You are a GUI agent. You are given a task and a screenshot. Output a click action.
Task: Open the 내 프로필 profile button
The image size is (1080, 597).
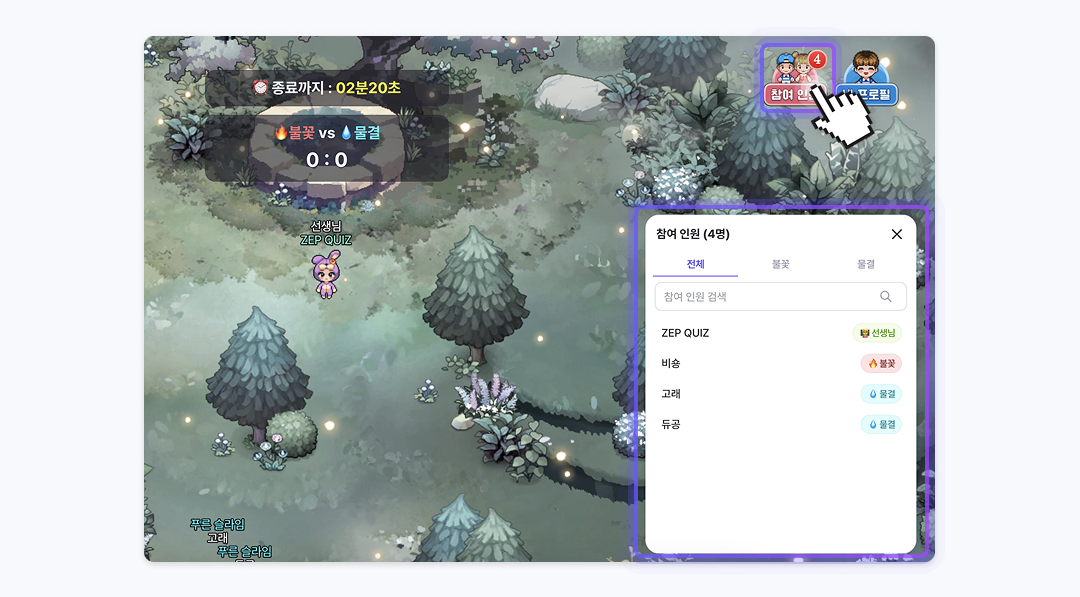tap(869, 80)
